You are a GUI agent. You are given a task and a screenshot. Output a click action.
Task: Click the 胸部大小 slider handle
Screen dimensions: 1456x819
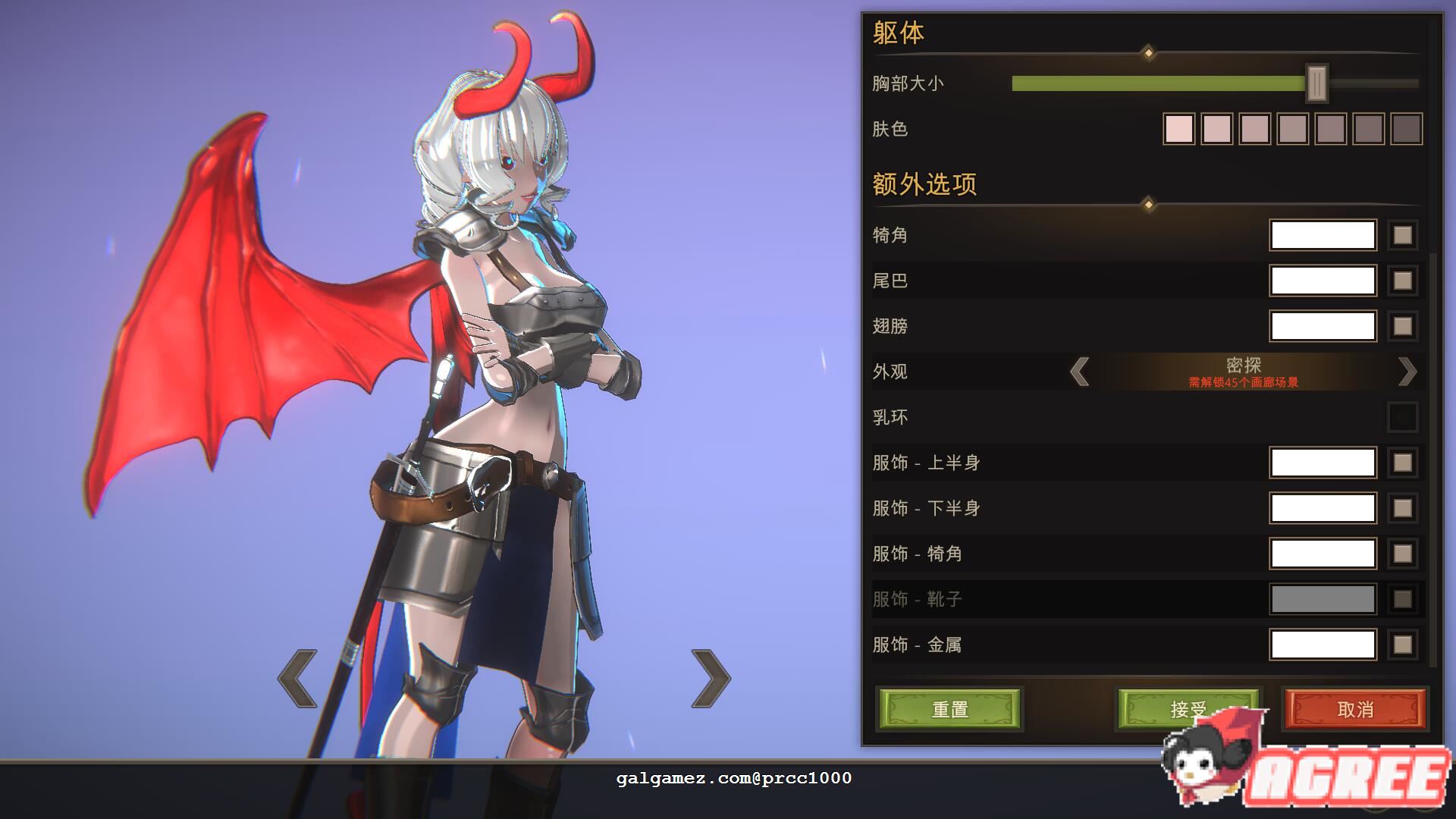click(x=1317, y=83)
